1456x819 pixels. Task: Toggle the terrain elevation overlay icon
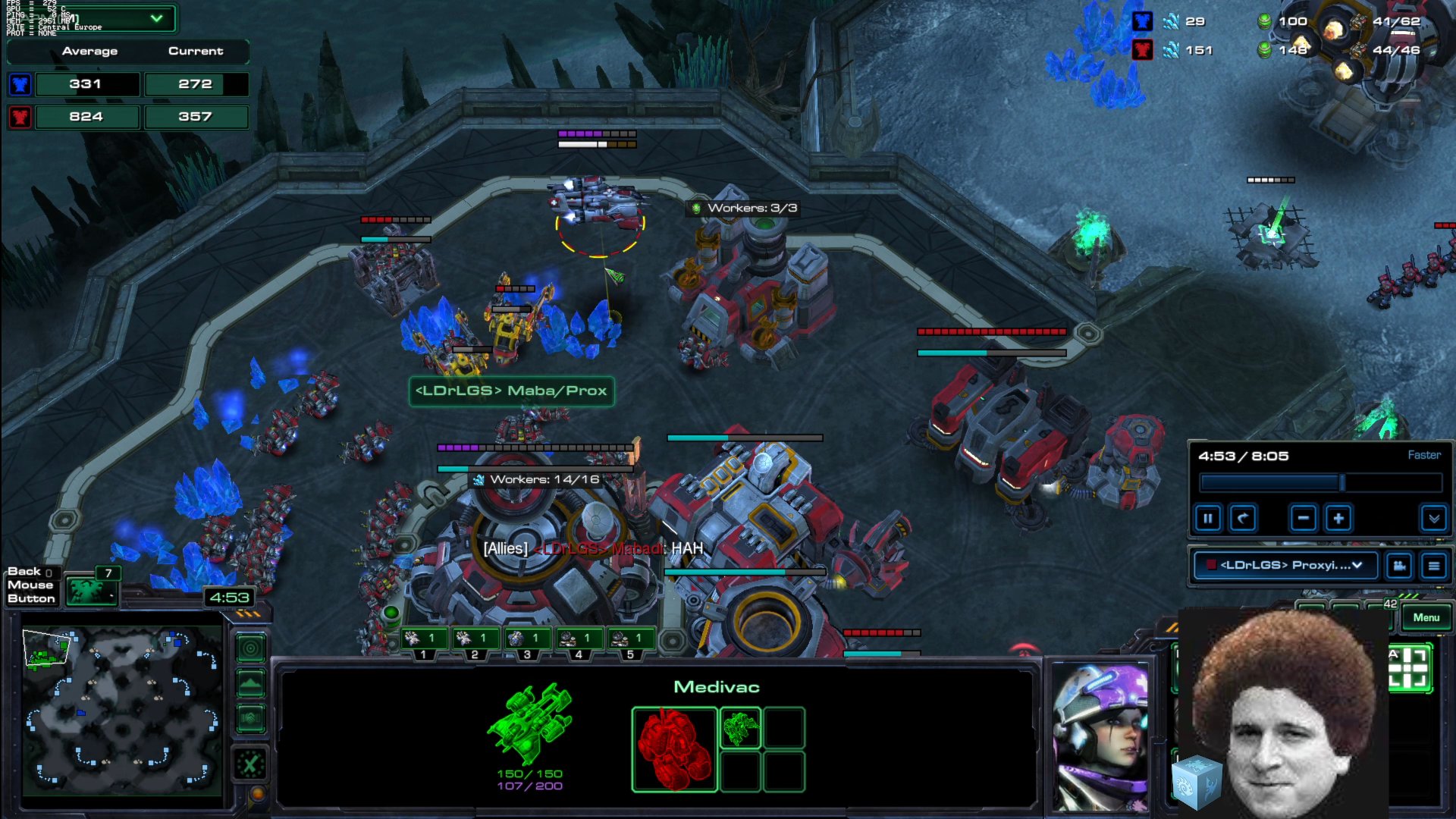pos(250,682)
